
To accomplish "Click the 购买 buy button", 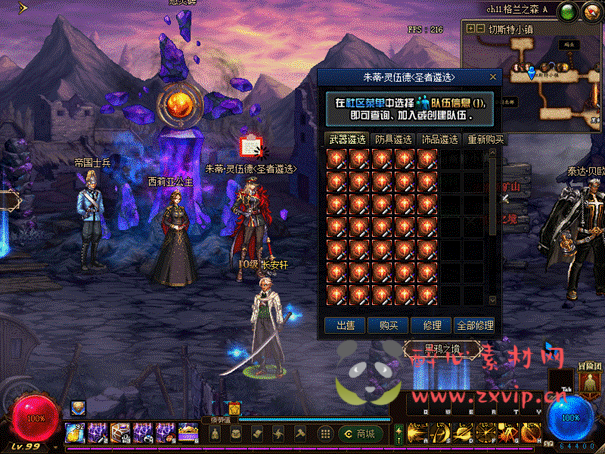I will click(389, 325).
